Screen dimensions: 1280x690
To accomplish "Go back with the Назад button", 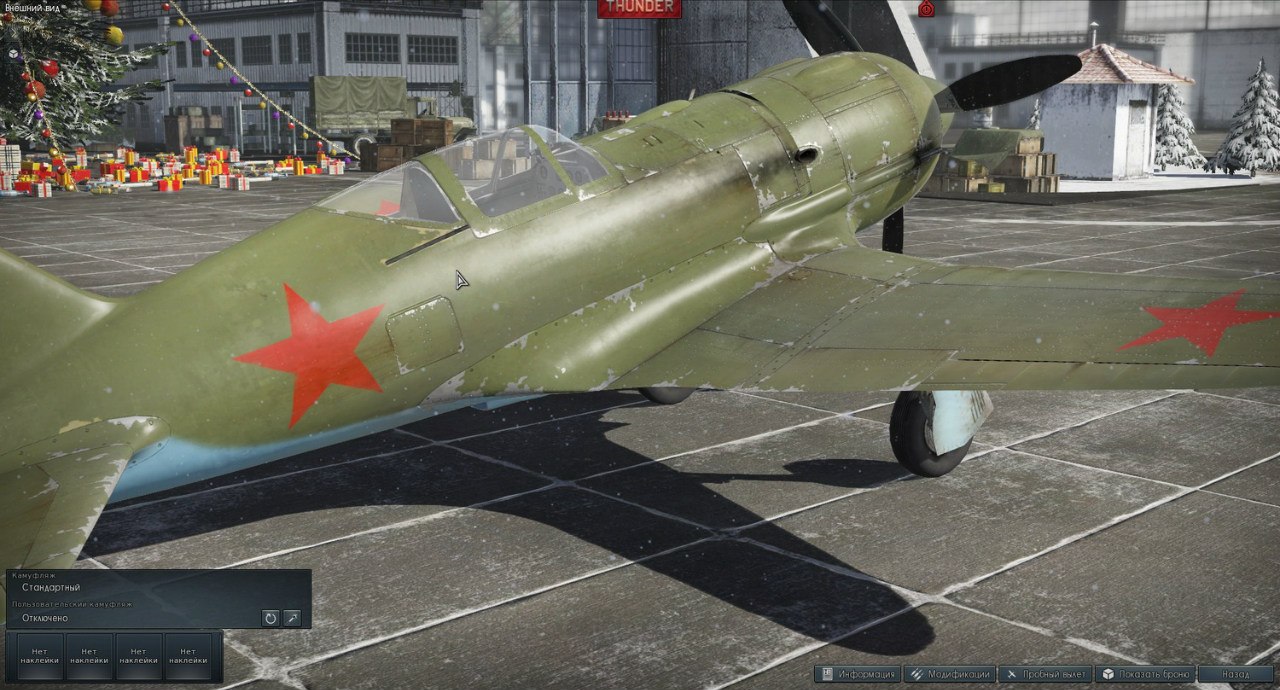I will (x=1235, y=675).
